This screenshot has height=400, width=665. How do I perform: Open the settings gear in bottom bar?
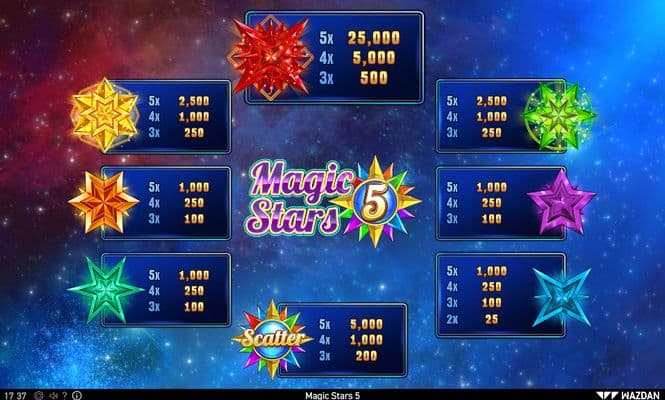[x=39, y=395]
